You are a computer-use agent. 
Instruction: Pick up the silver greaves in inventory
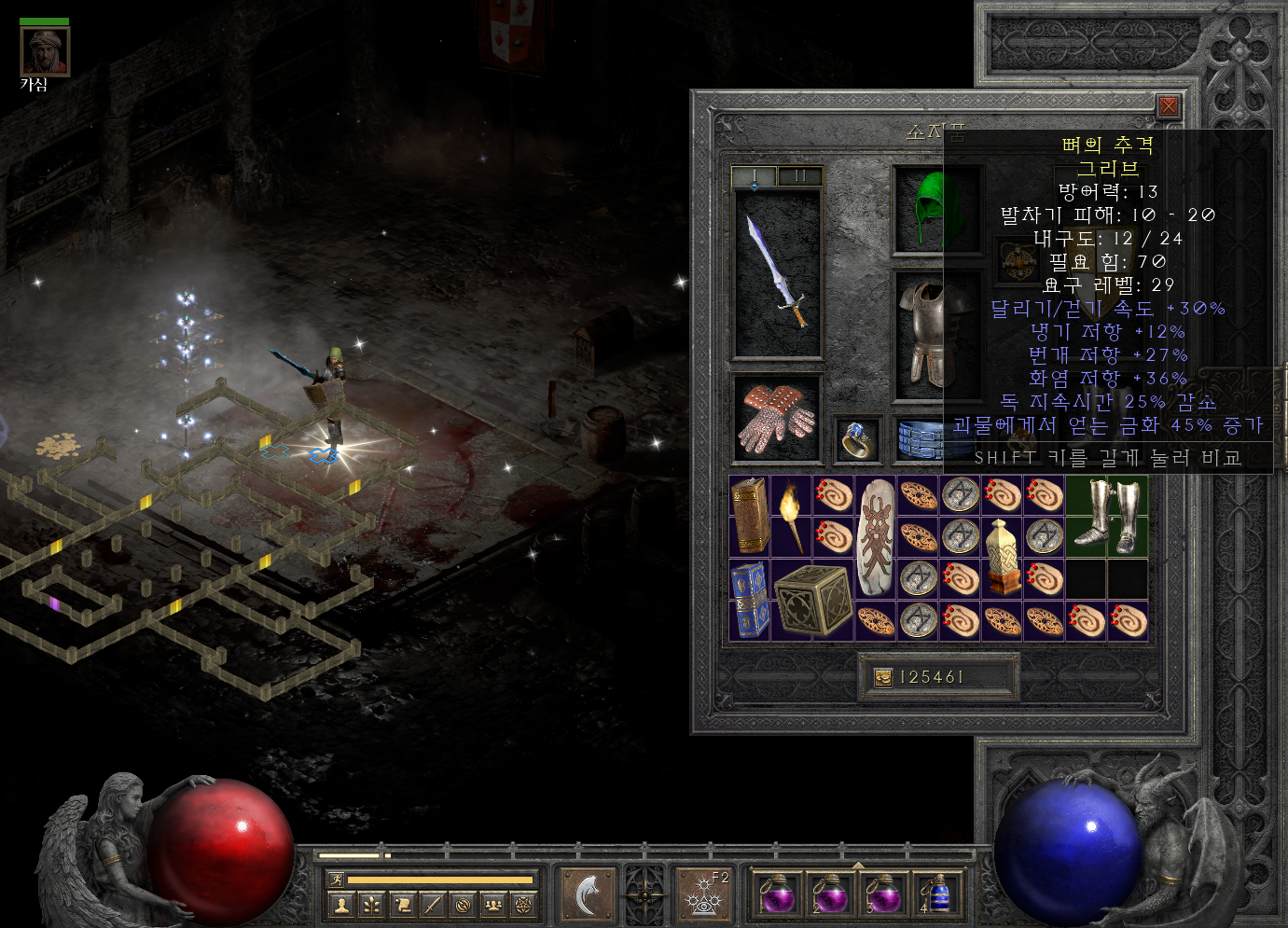point(1107,517)
